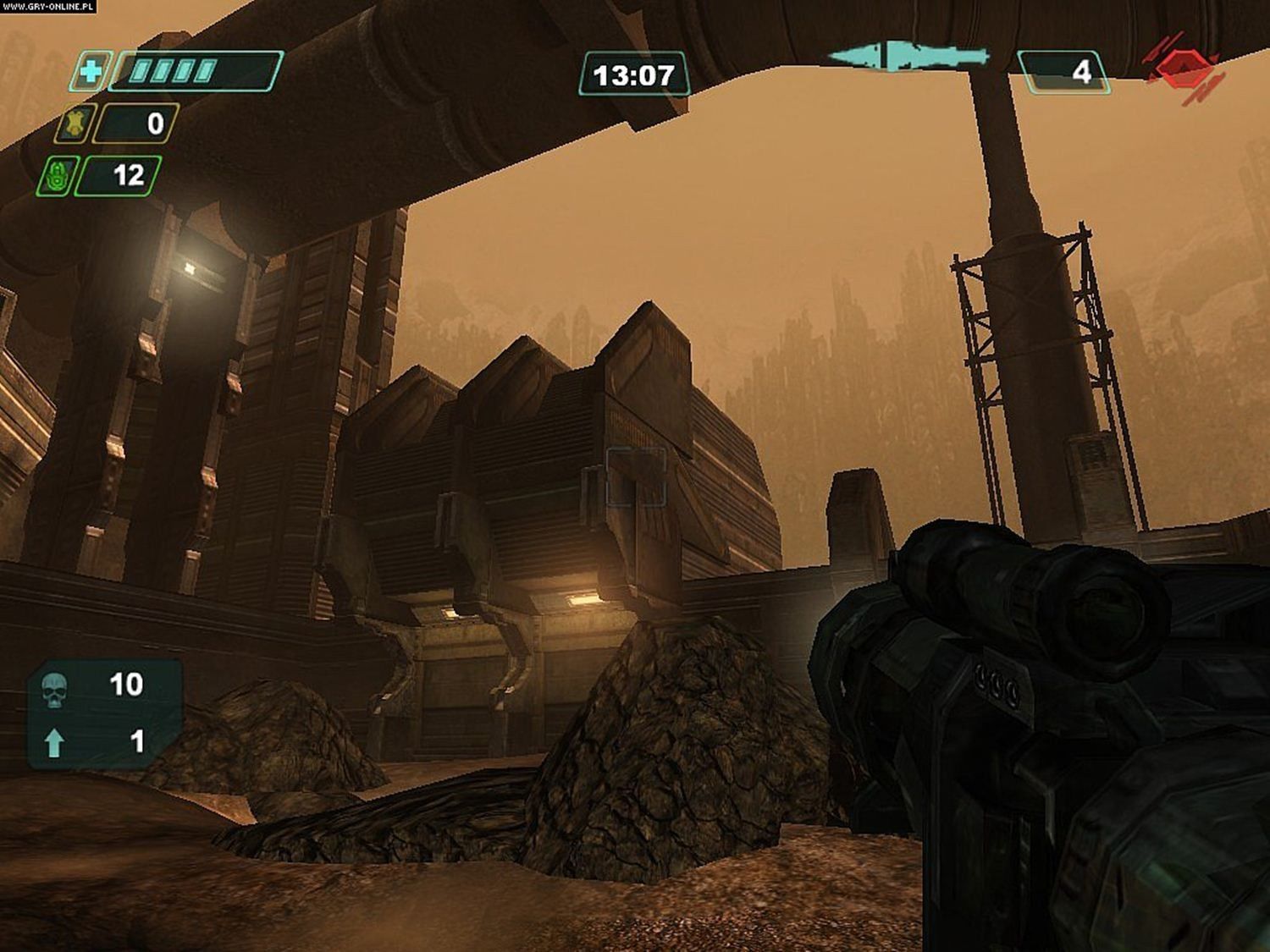The height and width of the screenshot is (952, 1270).
Task: Select the green up-arrow icon
Action: (x=54, y=742)
